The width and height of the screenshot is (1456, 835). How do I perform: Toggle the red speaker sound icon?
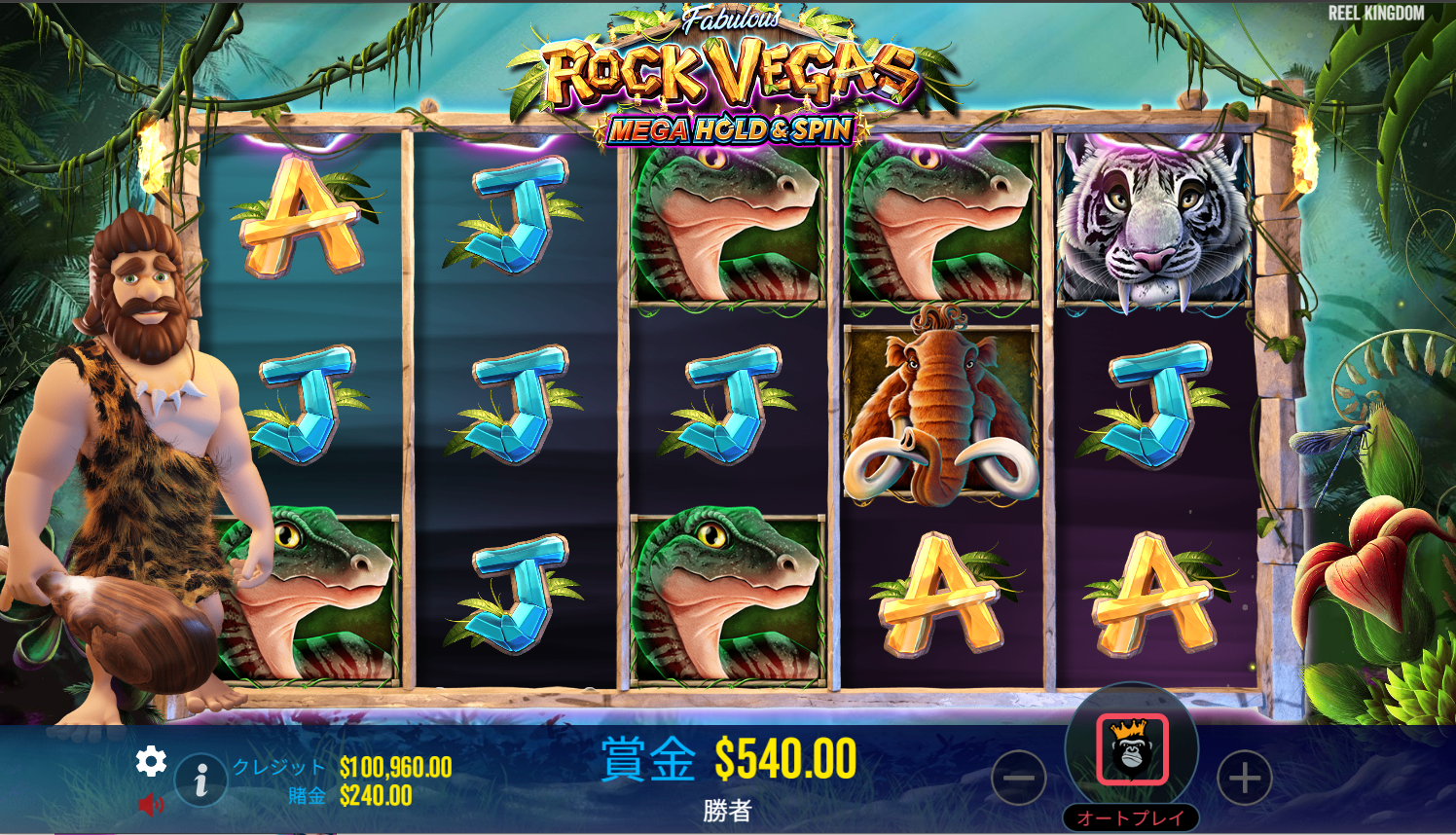[x=151, y=805]
